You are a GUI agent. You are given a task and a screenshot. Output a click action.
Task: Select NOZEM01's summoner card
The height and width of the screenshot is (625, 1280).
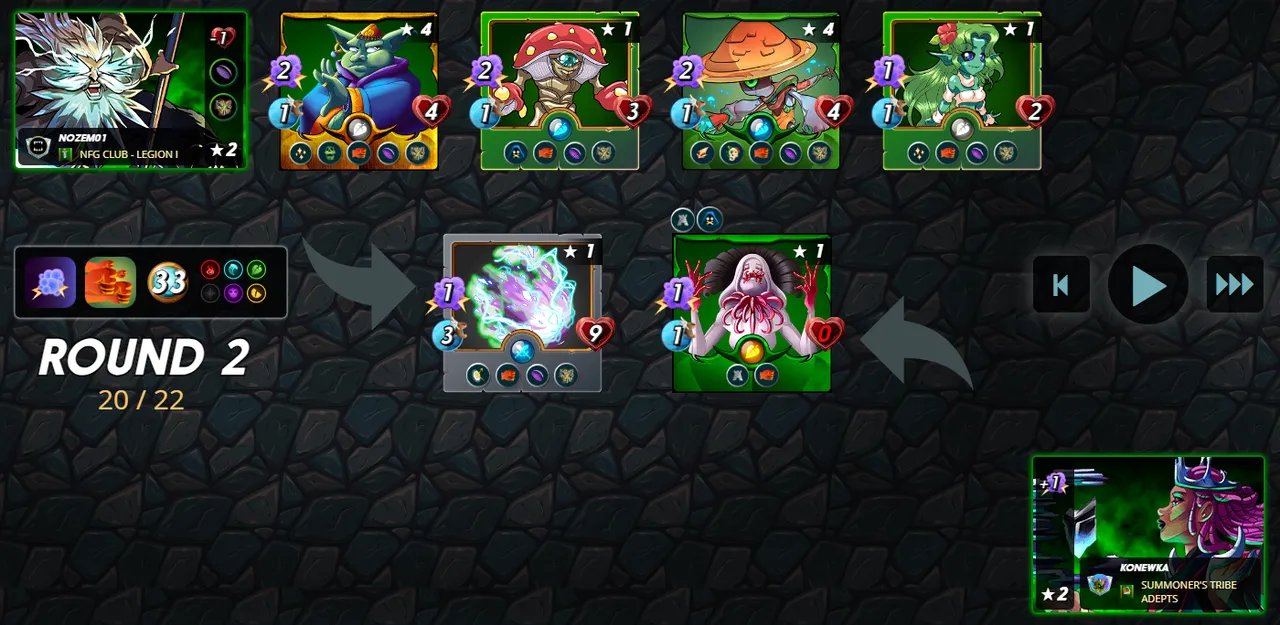130,90
